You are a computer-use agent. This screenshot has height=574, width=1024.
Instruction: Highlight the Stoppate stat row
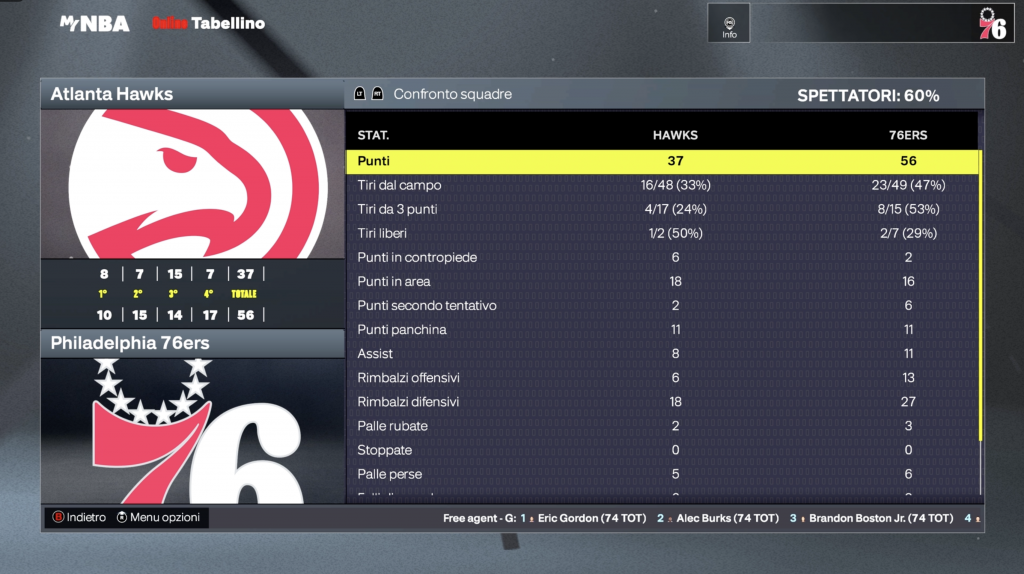click(x=662, y=450)
